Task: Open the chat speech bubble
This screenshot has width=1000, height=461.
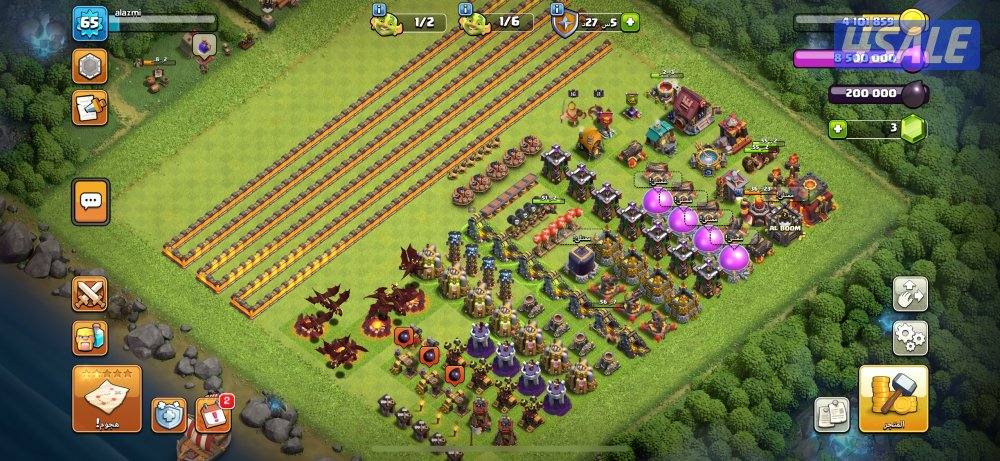Action: [x=90, y=201]
